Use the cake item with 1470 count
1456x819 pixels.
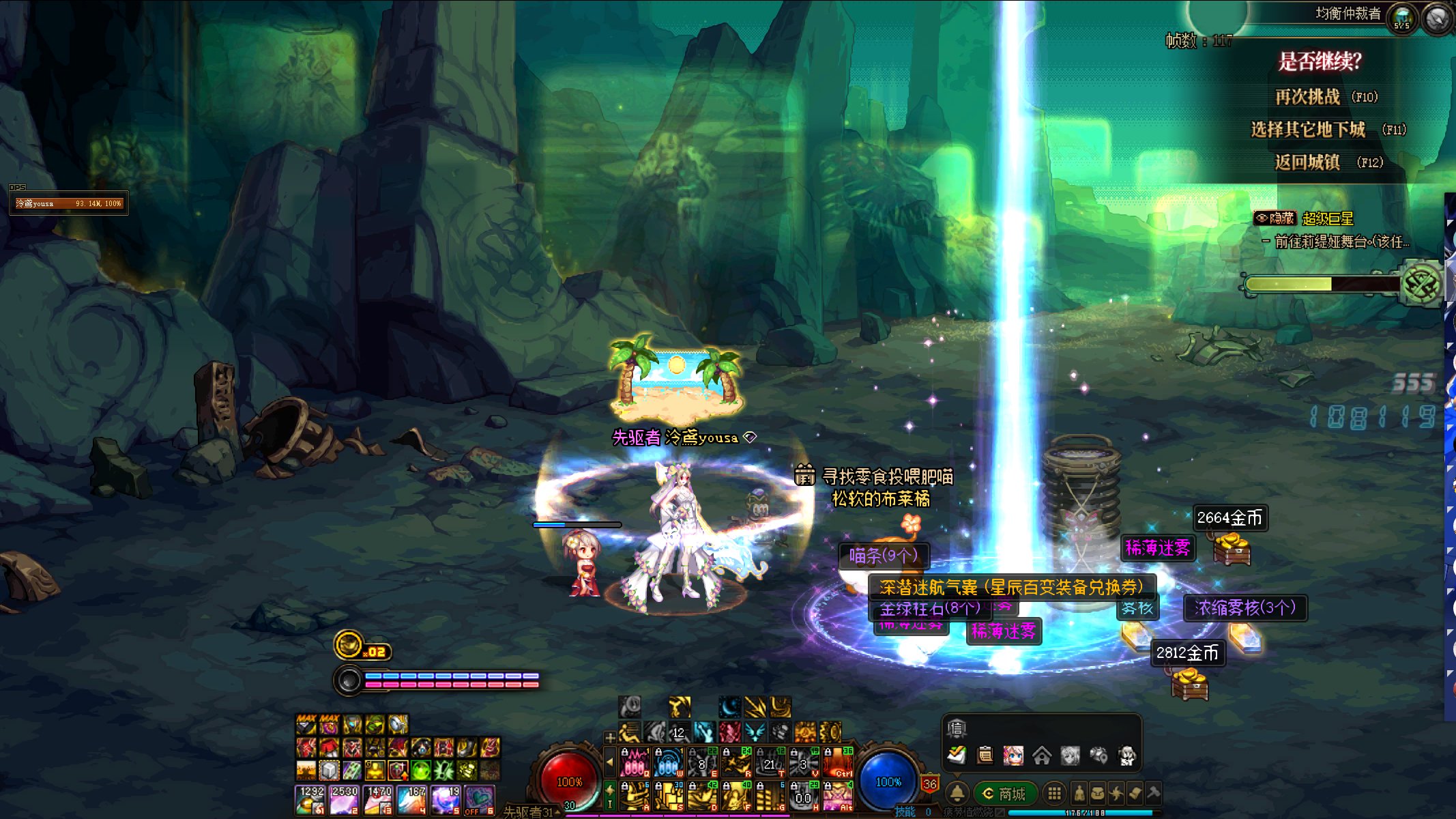coord(378,800)
